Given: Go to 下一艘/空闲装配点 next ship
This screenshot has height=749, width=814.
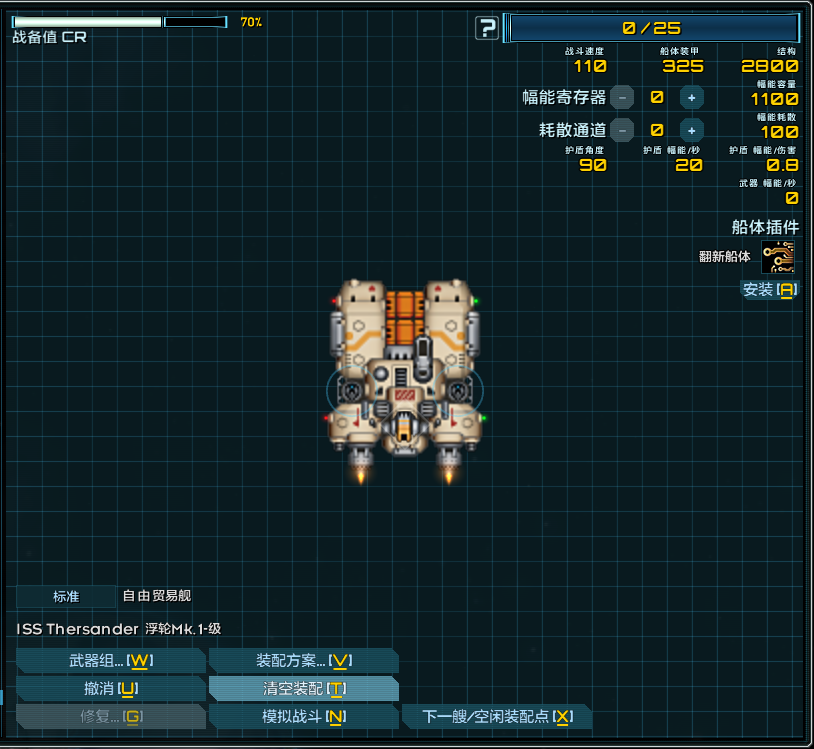Looking at the screenshot, I should click(496, 717).
